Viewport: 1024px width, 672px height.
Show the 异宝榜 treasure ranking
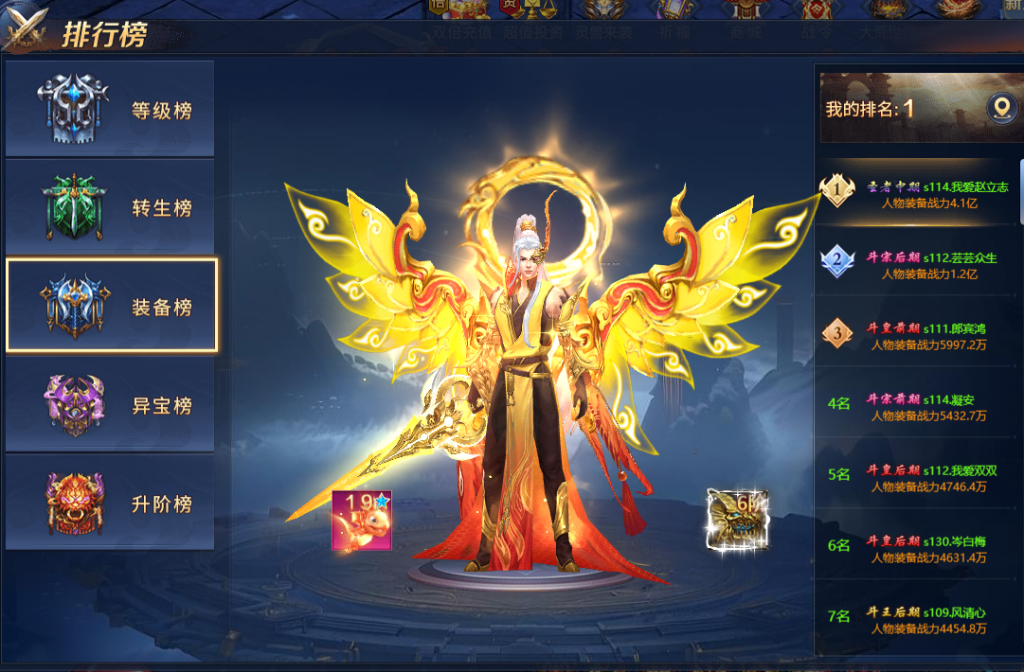(110, 405)
